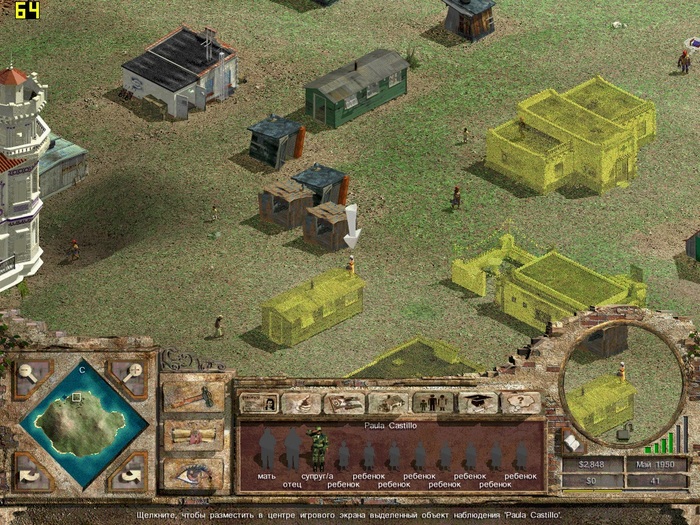700x525 pixels.
Task: Open the graduation cap skills tab
Action: click(x=477, y=403)
